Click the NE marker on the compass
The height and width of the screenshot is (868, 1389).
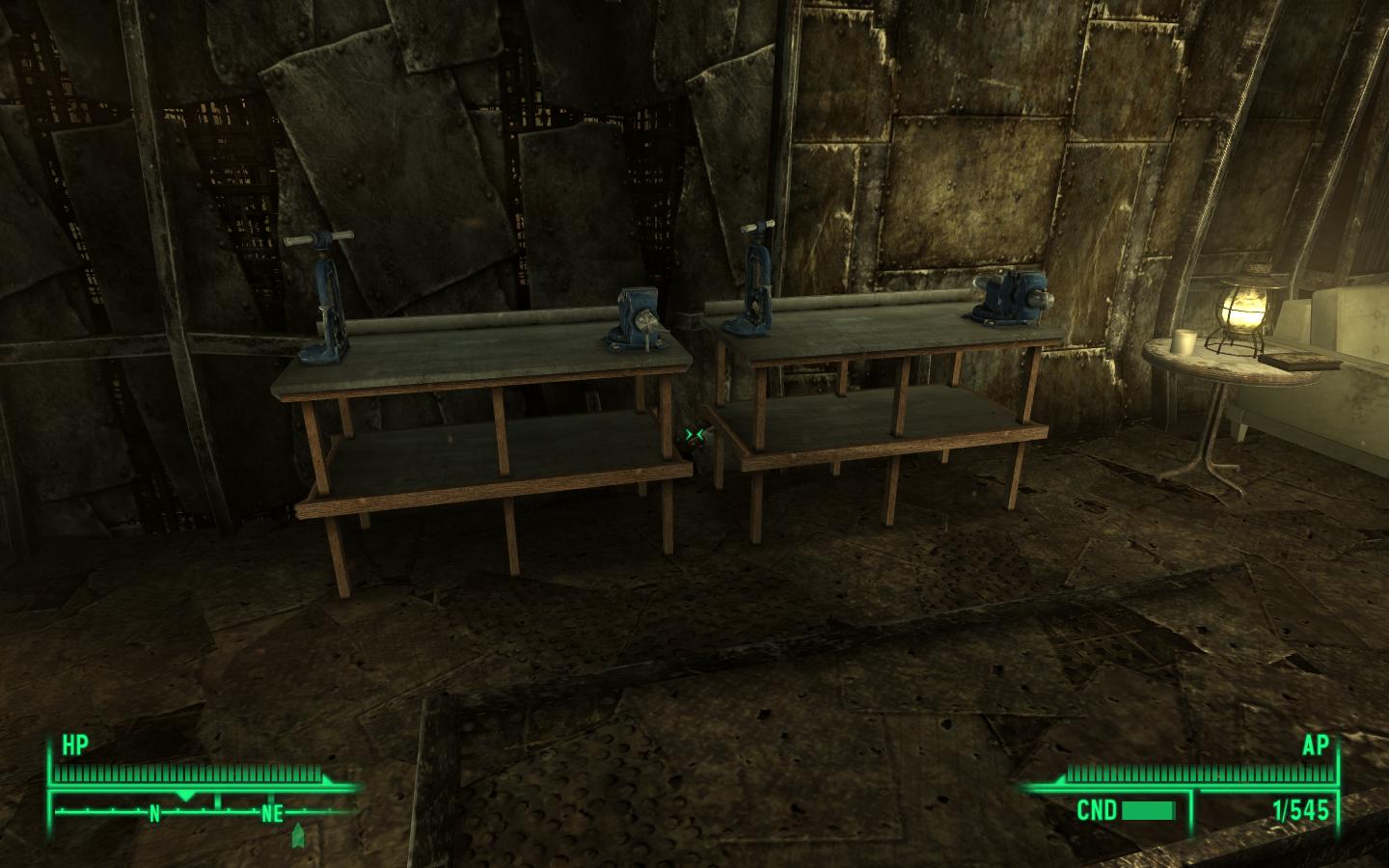[273, 813]
